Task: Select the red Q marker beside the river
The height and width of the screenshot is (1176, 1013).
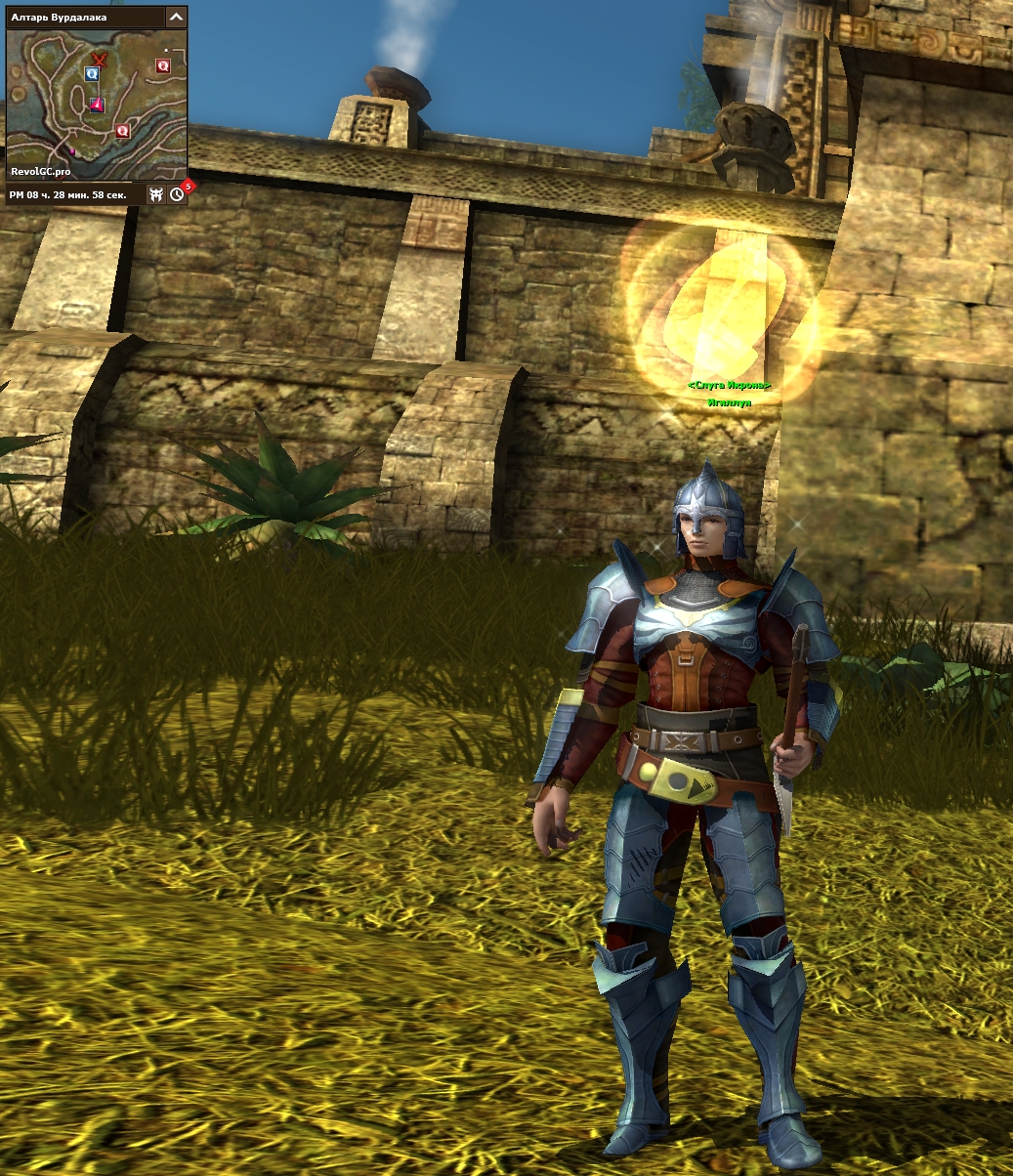Action: click(x=122, y=130)
